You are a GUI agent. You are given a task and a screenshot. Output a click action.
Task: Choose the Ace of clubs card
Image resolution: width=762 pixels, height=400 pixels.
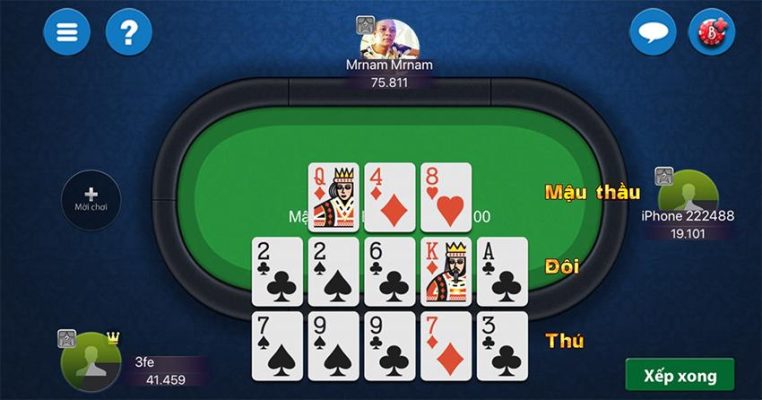point(501,271)
